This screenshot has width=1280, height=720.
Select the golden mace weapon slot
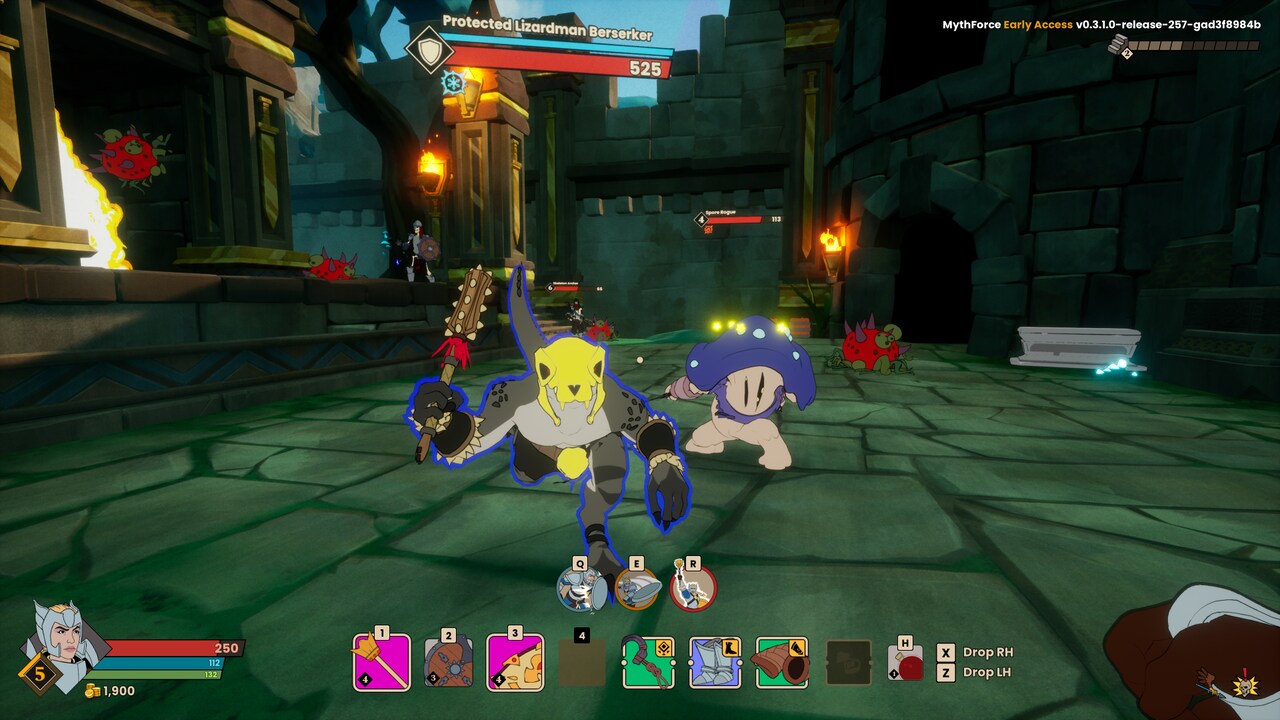(x=381, y=661)
